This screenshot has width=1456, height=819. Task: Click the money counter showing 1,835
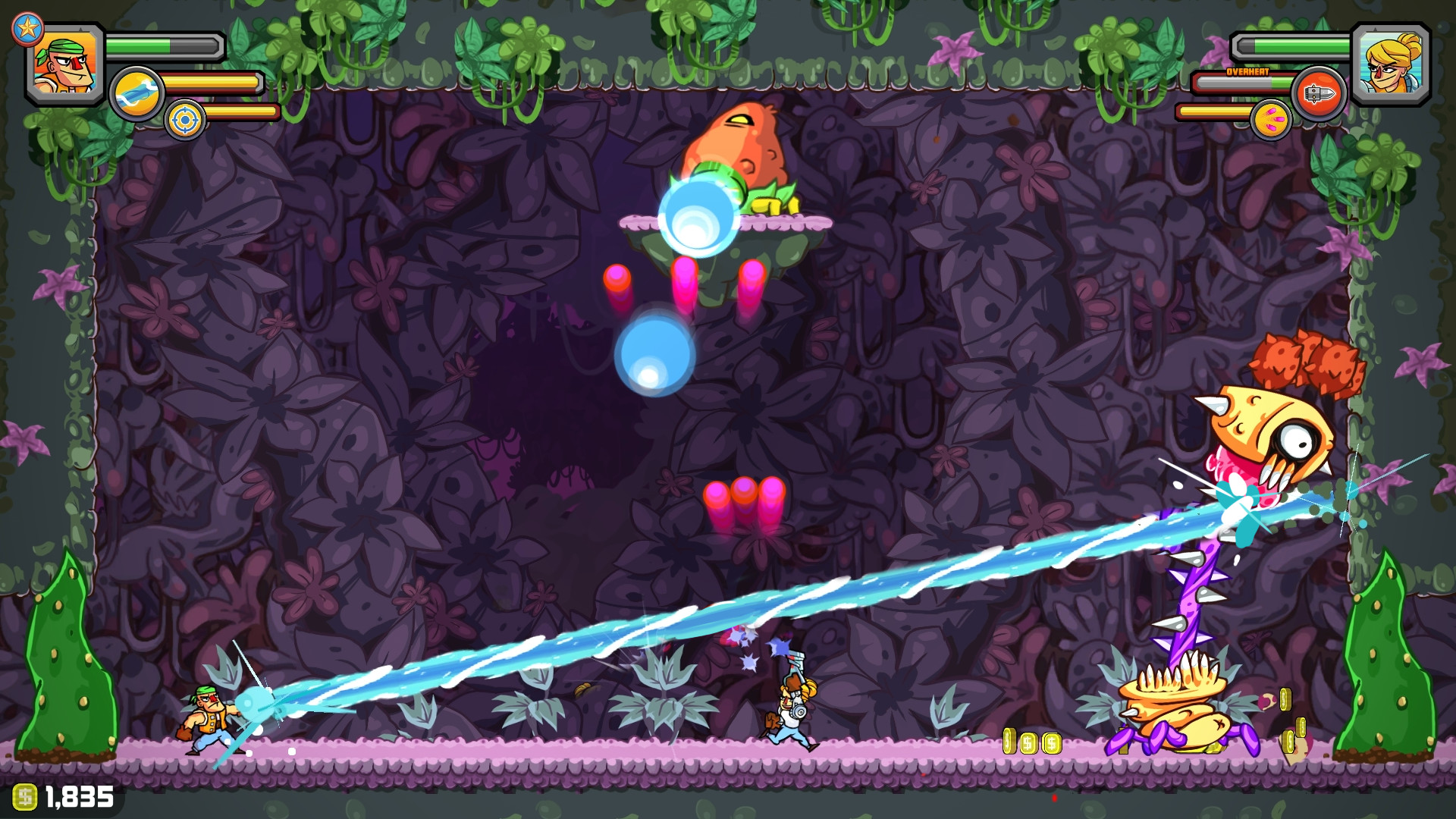(80, 795)
